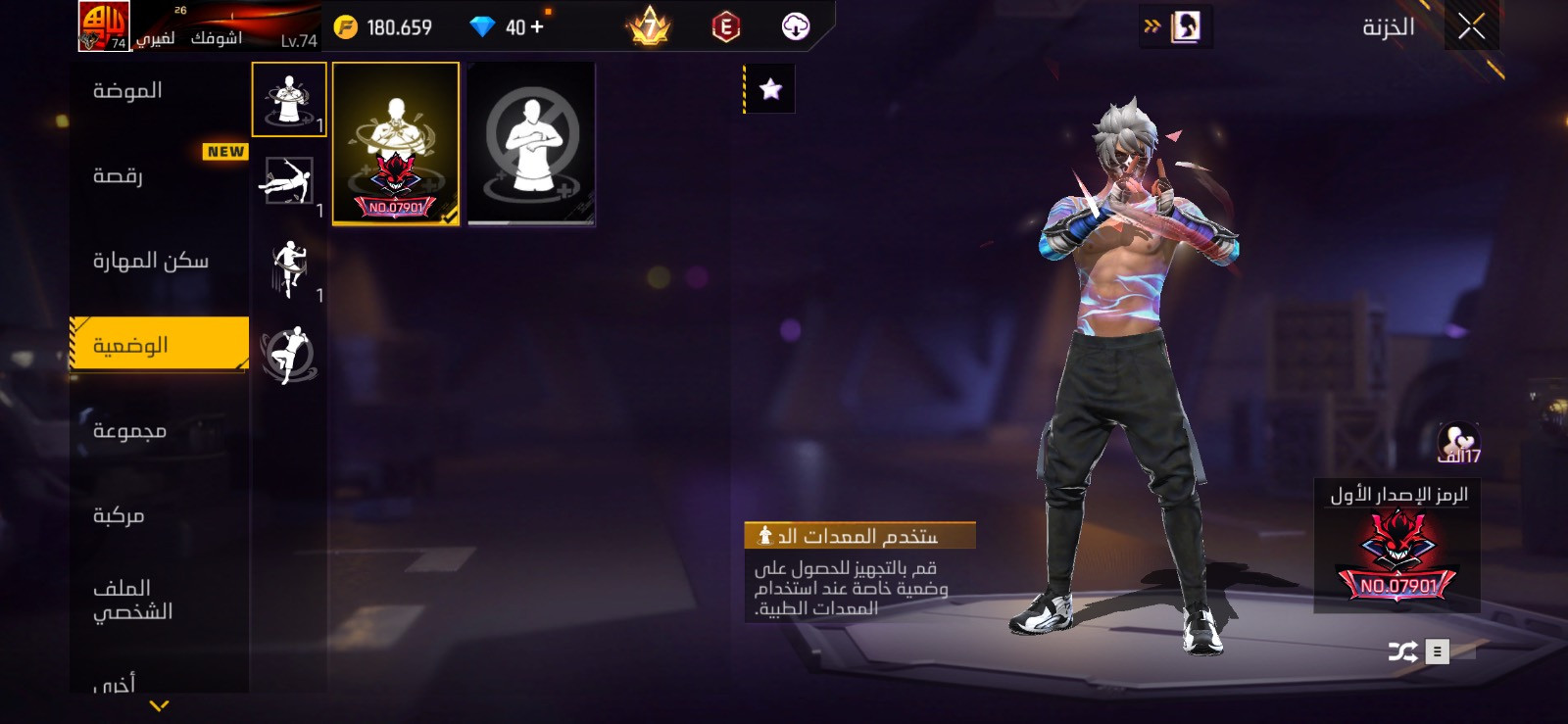The height and width of the screenshot is (724, 1568).
Task: Select the running figure pose sub-tab icon
Action: click(288, 354)
